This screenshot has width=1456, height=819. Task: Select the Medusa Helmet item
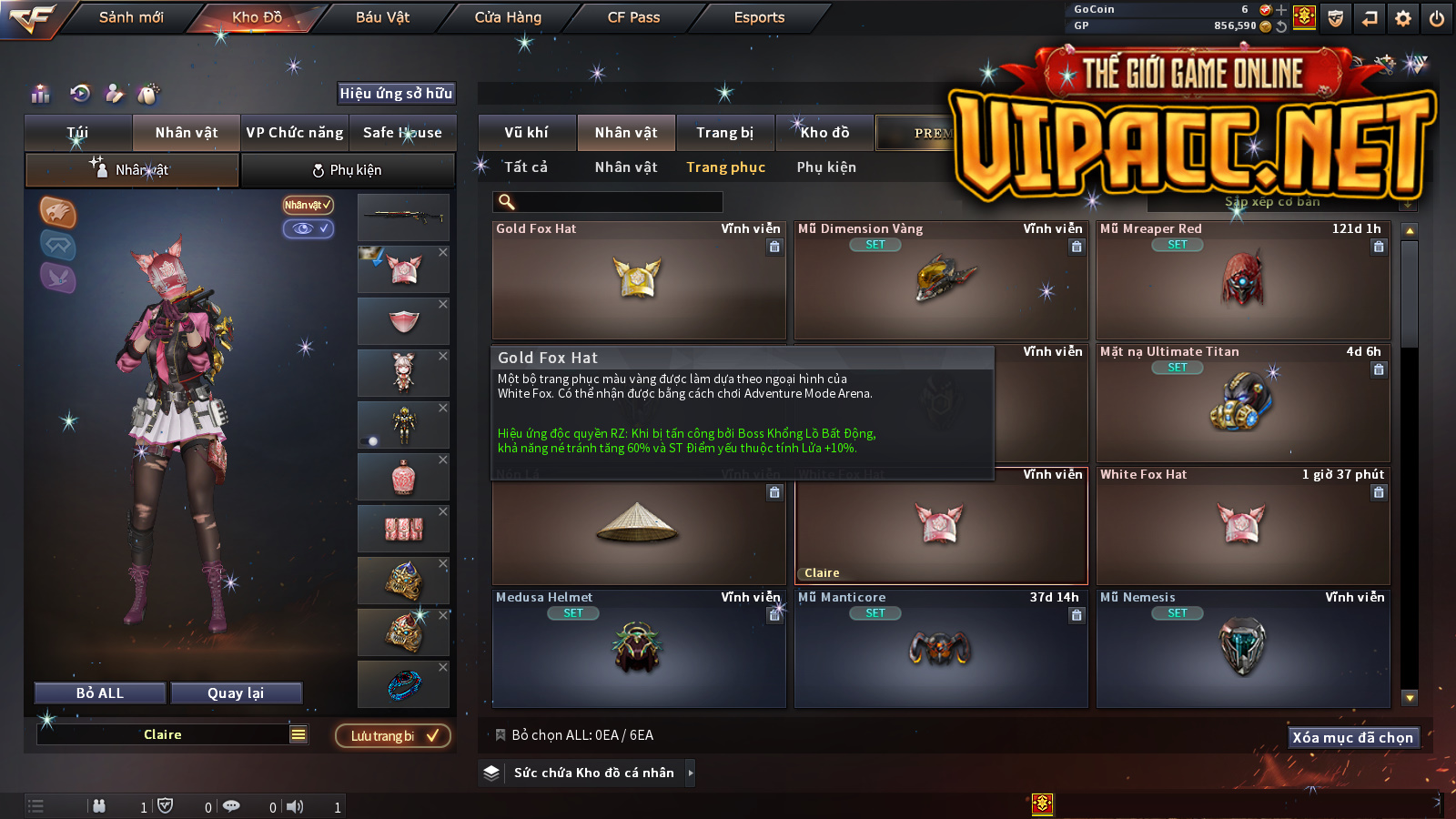[x=638, y=650]
